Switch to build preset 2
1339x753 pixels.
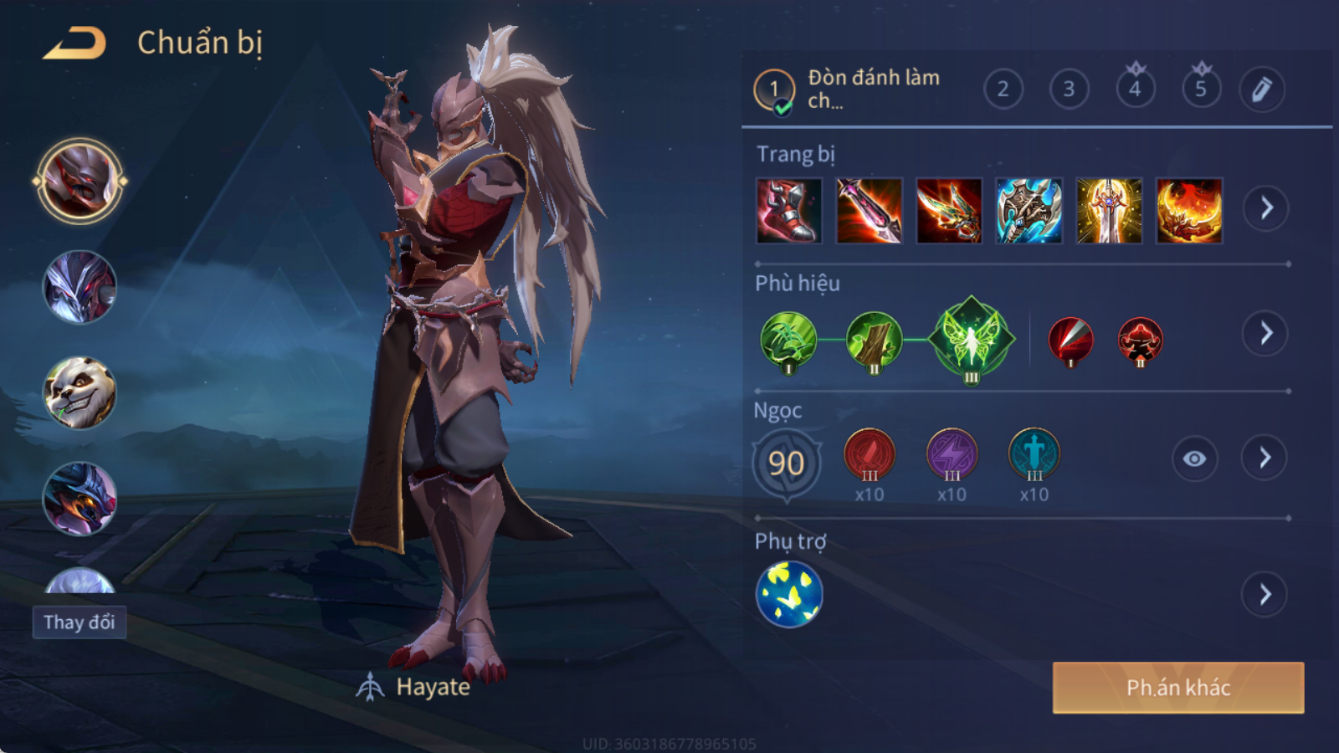click(x=1003, y=90)
